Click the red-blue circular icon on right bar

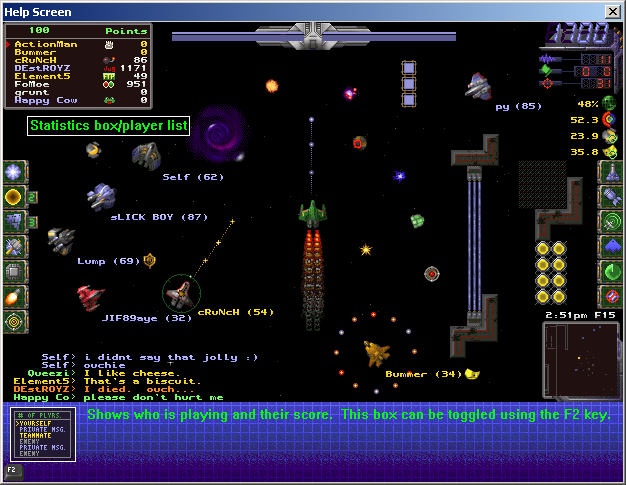(x=612, y=296)
